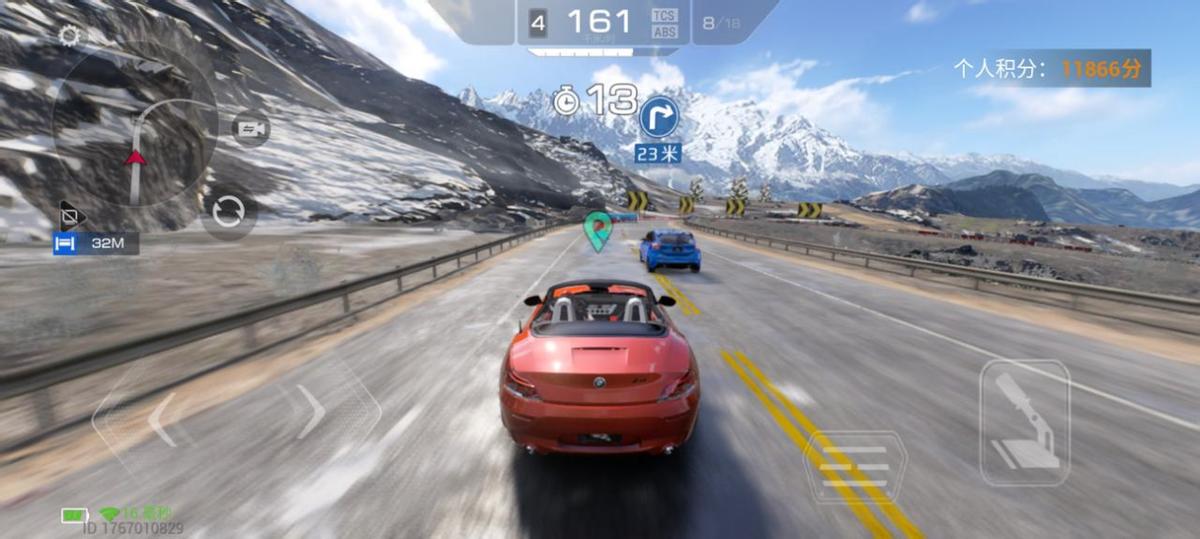The height and width of the screenshot is (539, 1200).
Task: Tap the TCS traction control indicator
Action: click(x=664, y=15)
